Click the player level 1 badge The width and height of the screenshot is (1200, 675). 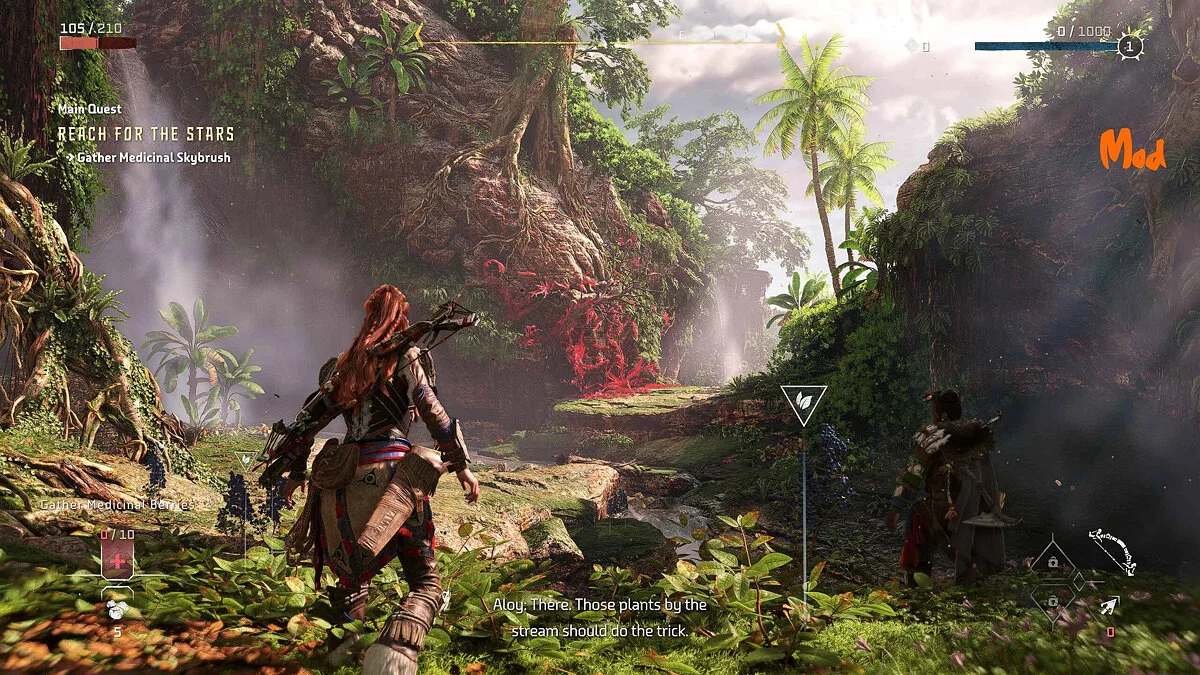1130,46
